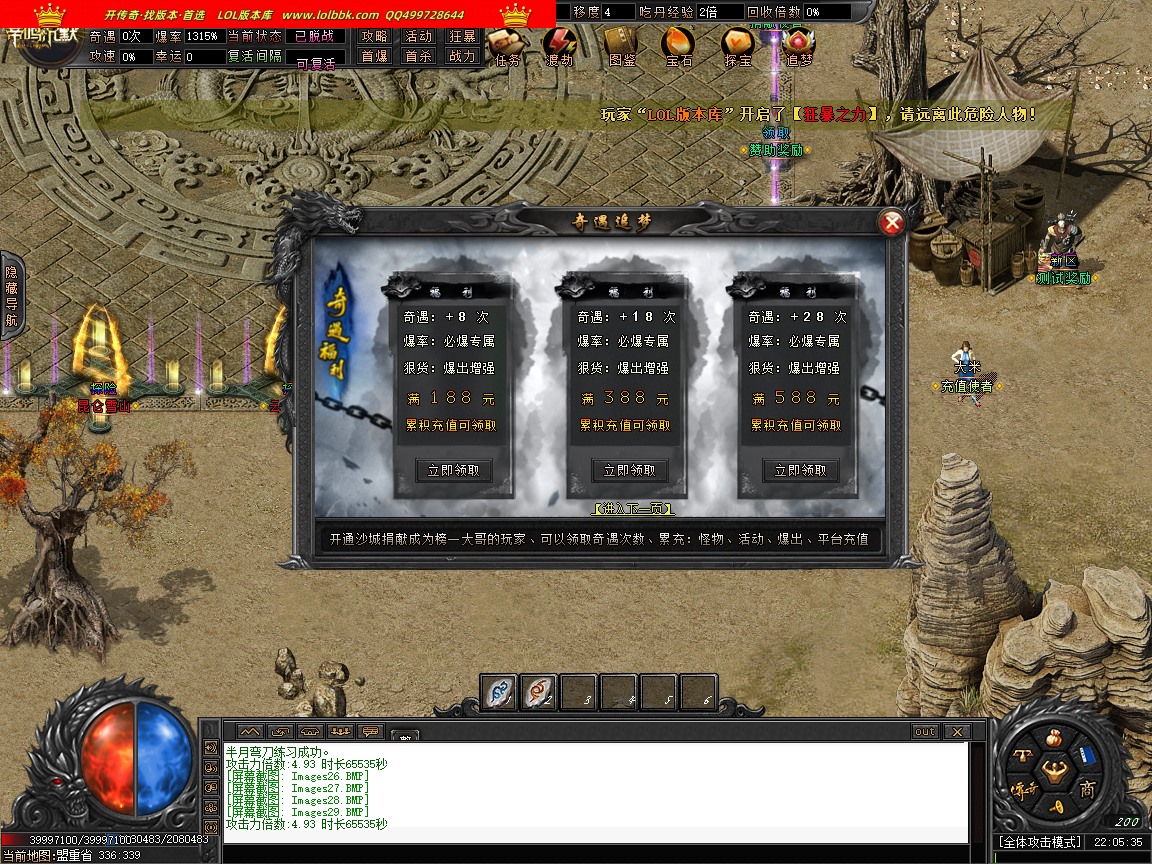The height and width of the screenshot is (864, 1152).
Task: Click the 攻略 guide button
Action: pyautogui.click(x=375, y=36)
